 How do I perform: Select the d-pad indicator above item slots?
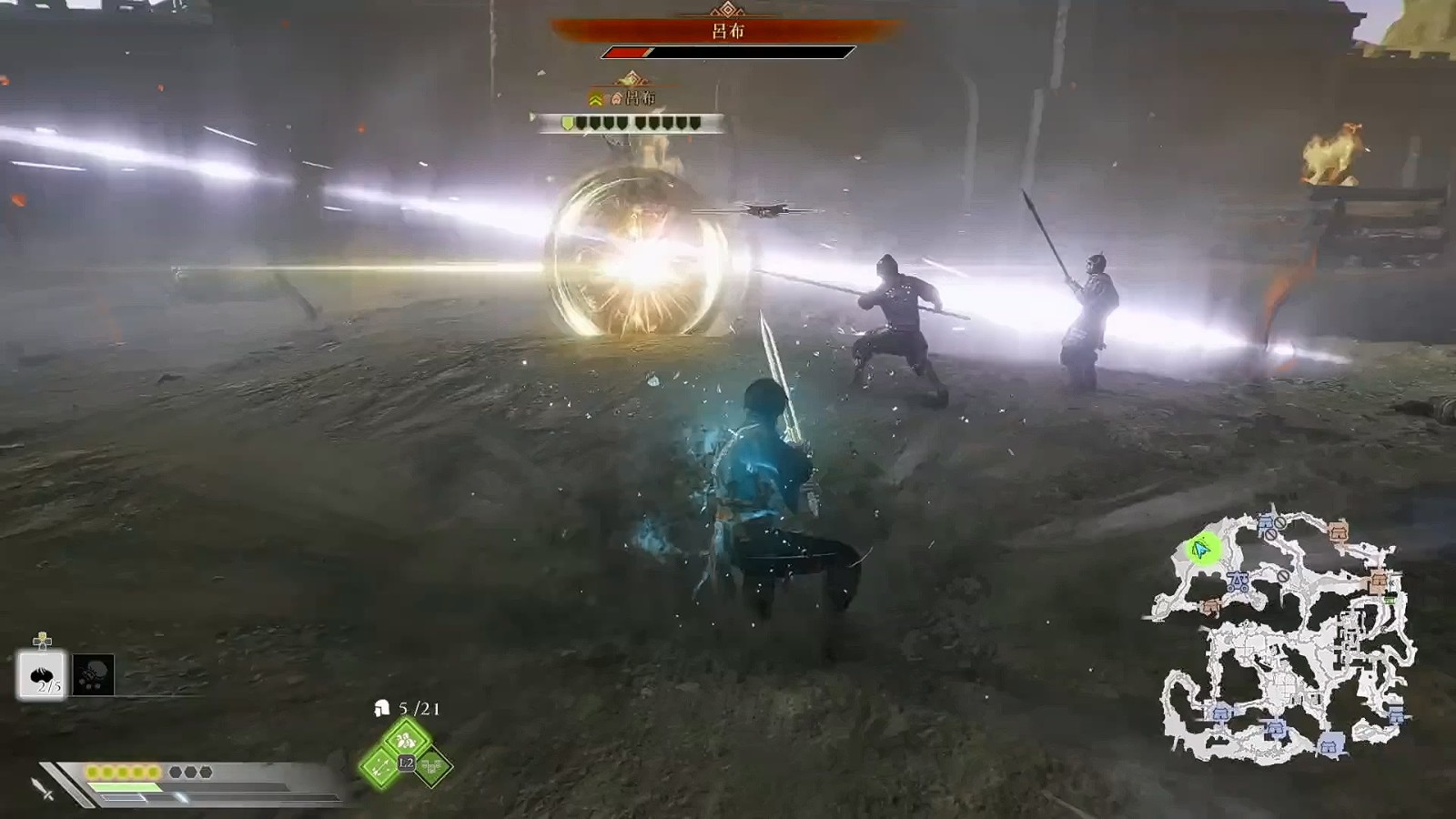[x=41, y=640]
